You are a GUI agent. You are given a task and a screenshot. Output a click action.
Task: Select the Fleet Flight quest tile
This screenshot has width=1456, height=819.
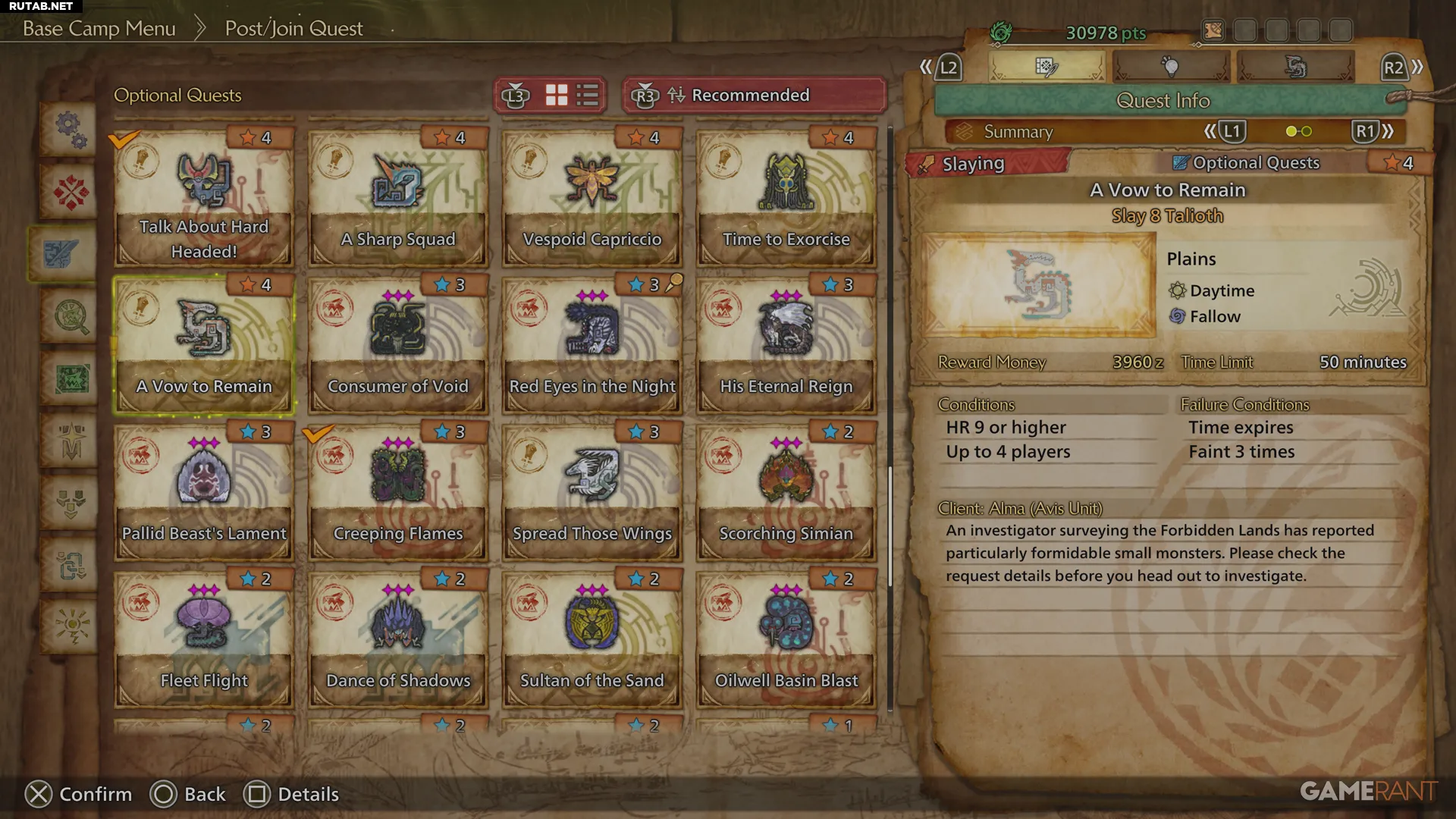(203, 640)
